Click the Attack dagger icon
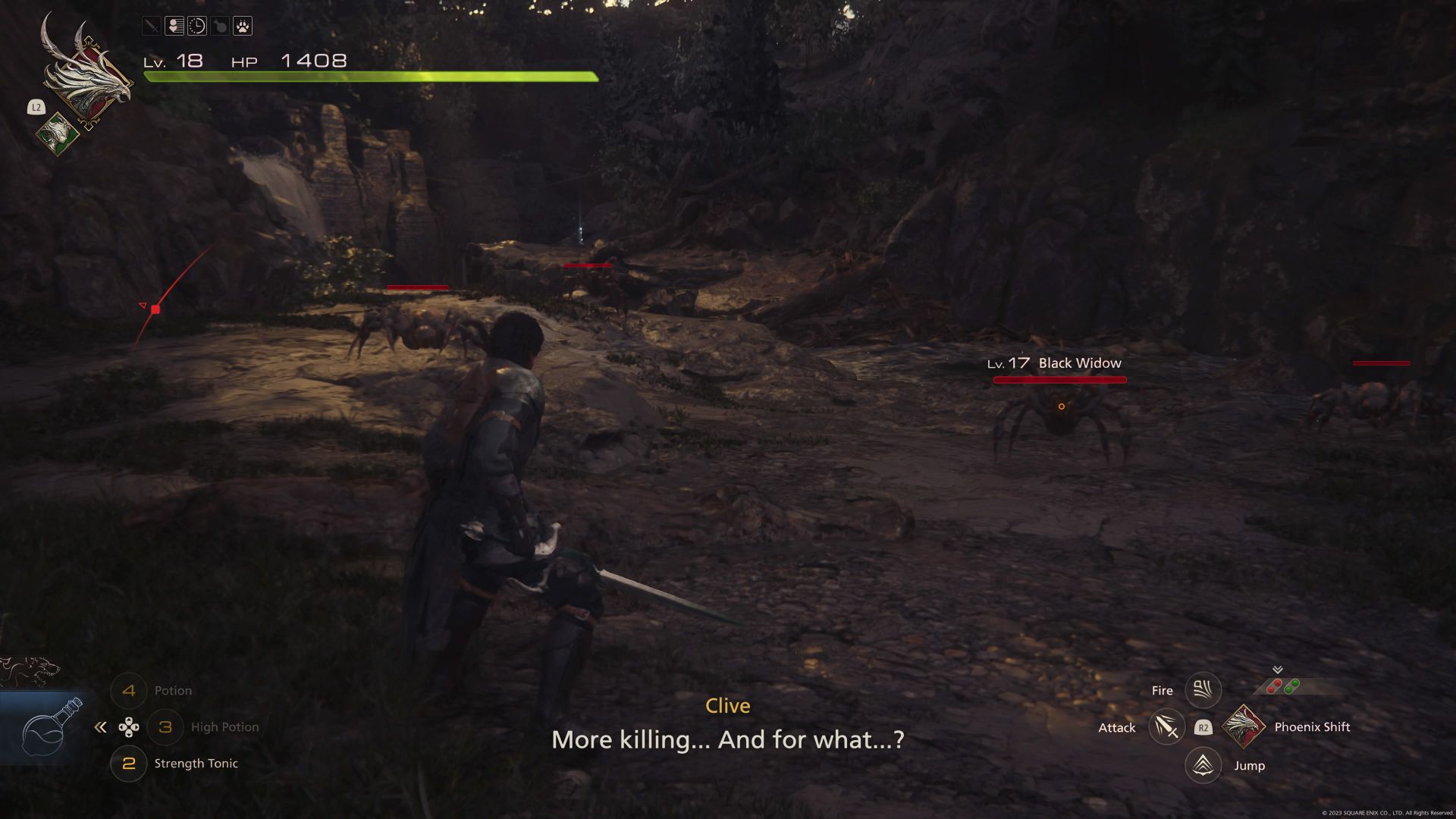The height and width of the screenshot is (819, 1456). pos(1166,726)
